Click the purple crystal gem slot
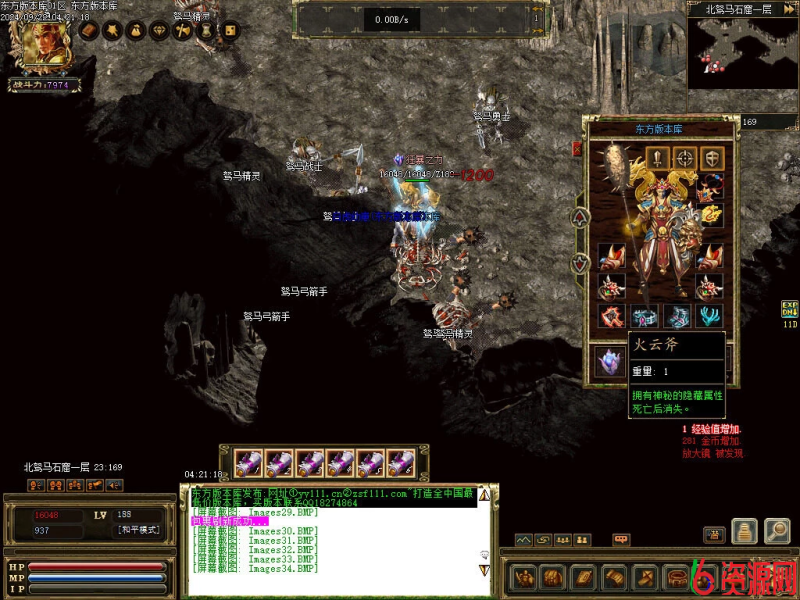 click(608, 360)
